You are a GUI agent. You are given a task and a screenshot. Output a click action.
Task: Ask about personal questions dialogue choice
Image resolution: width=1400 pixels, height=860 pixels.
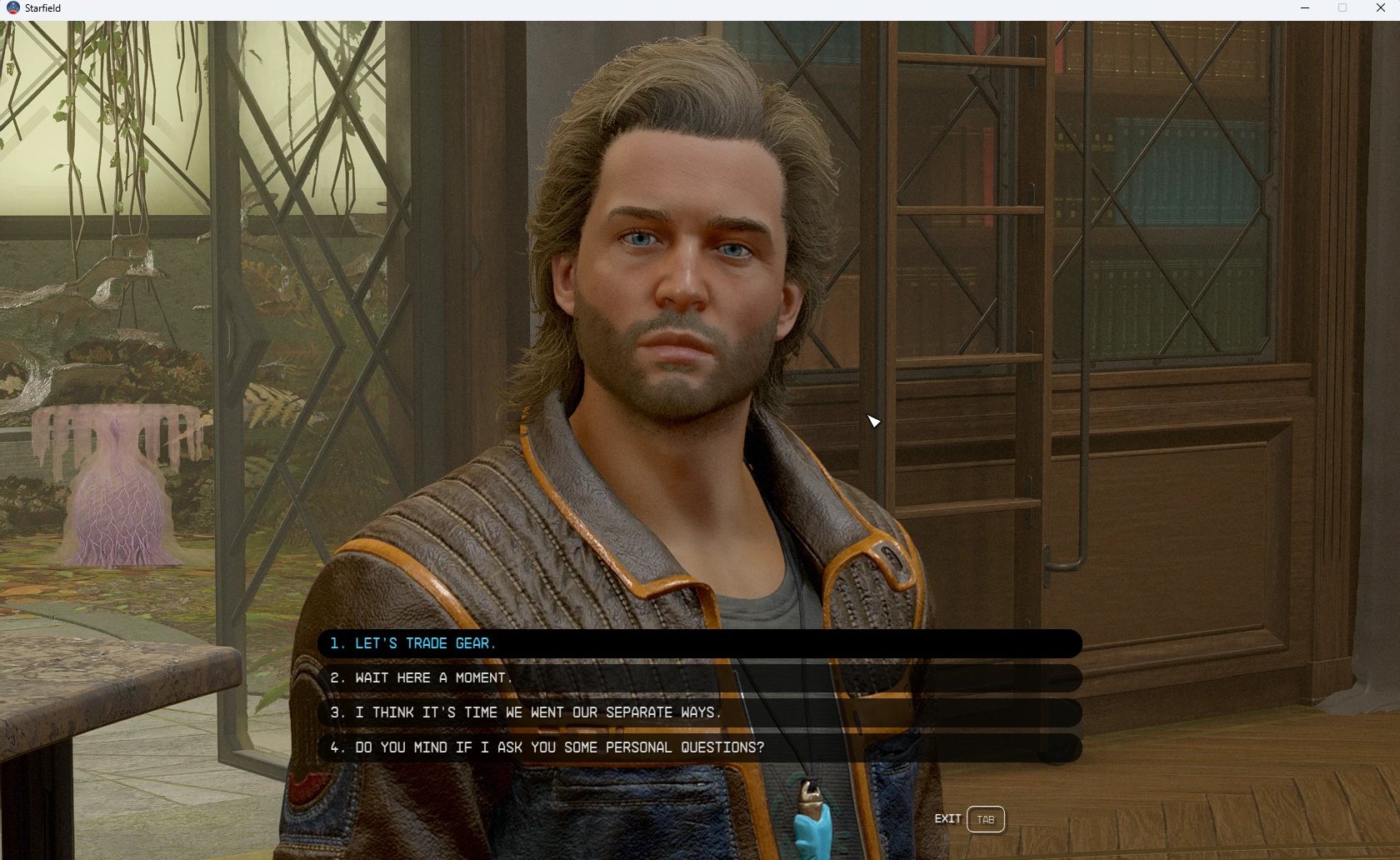pyautogui.click(x=558, y=747)
